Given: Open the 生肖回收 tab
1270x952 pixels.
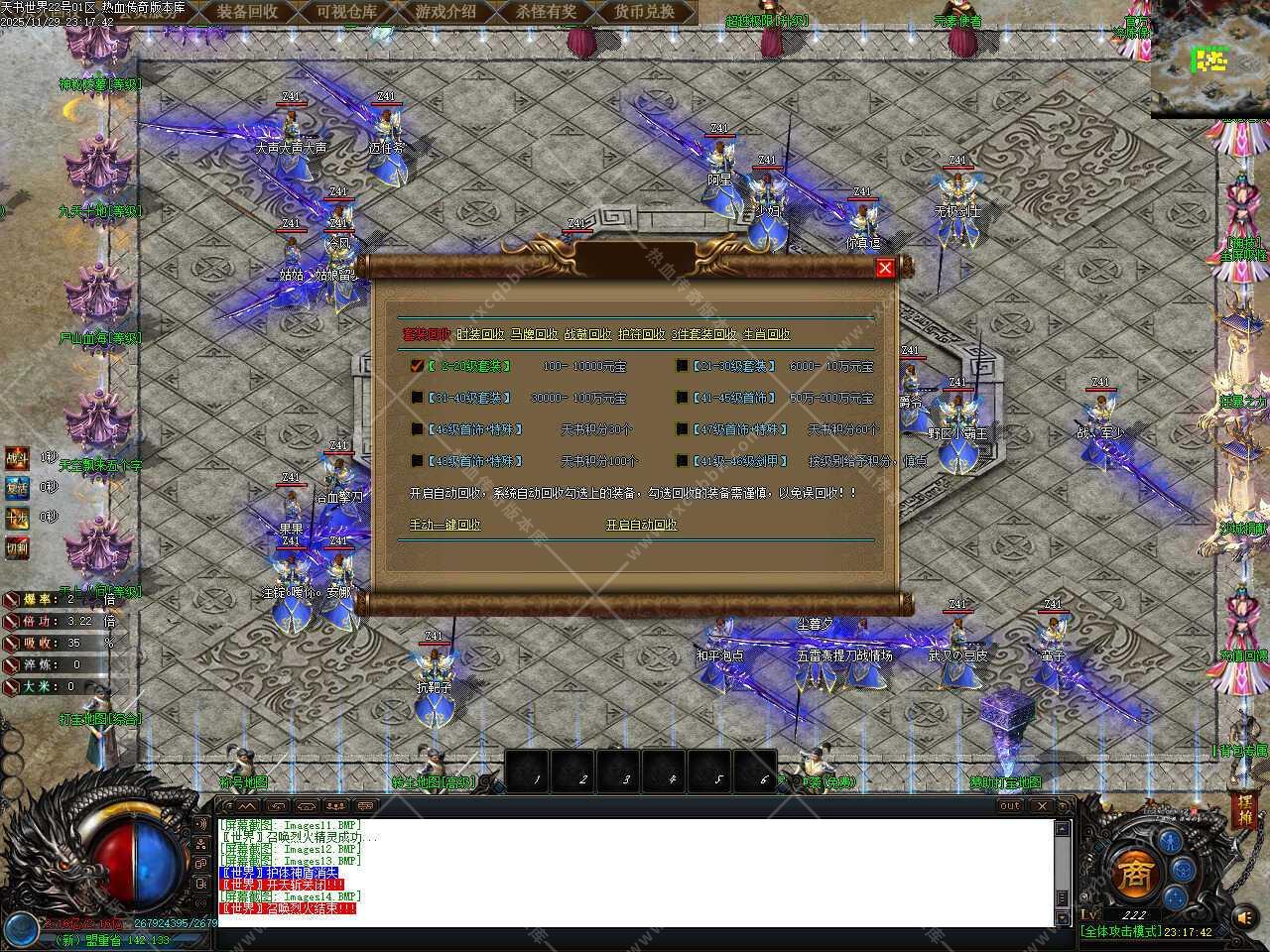Looking at the screenshot, I should click(767, 334).
